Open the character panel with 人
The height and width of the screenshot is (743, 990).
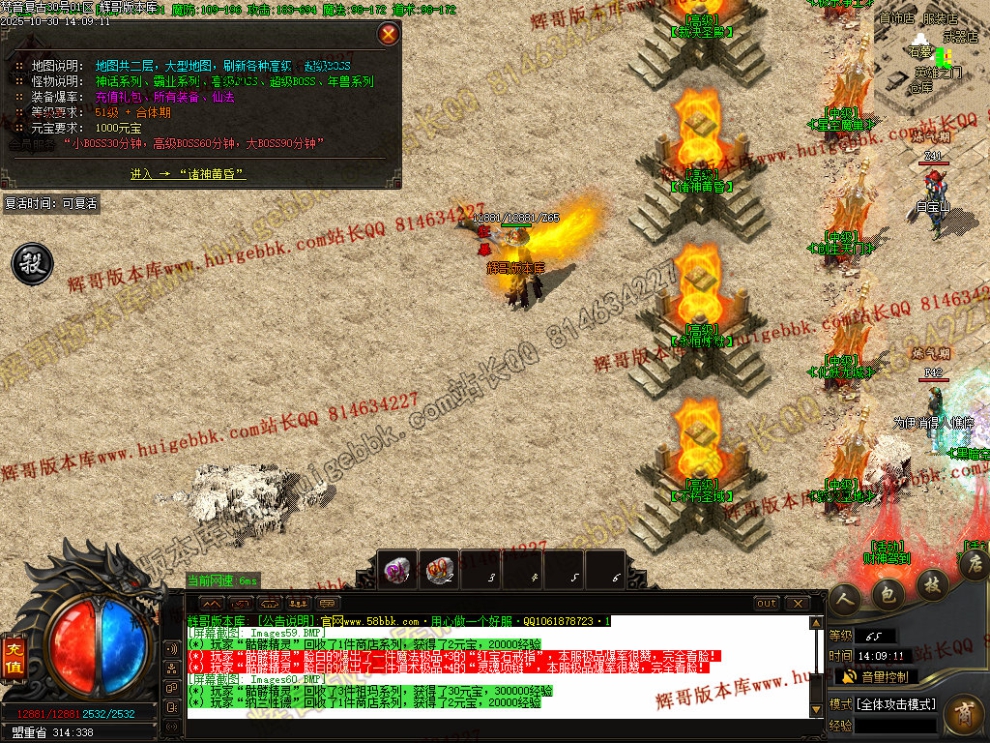pyautogui.click(x=845, y=597)
